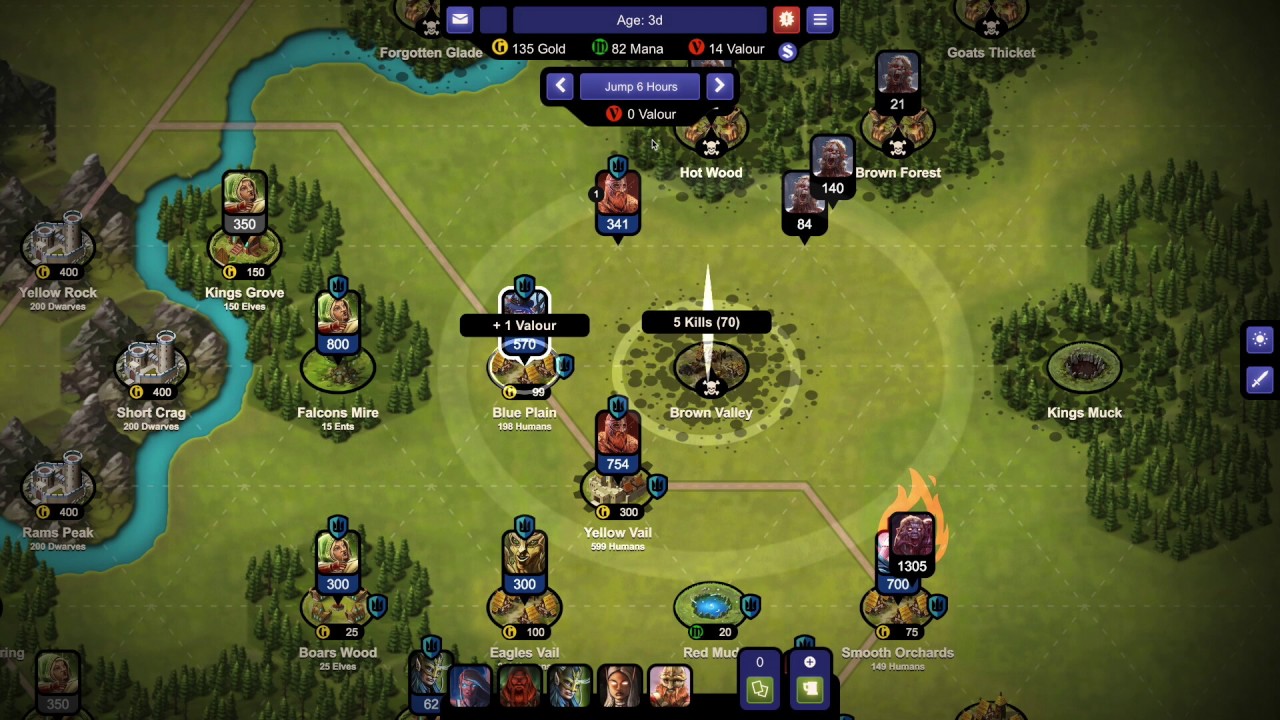Select the Blue Plain territory tile

524,368
